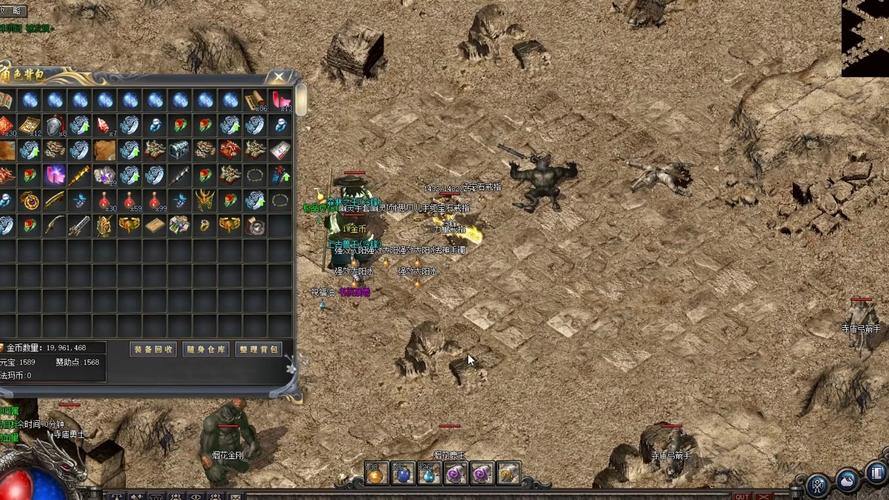Viewport: 889px width, 500px height.
Task: Open the character figure menu button
Action: [x=817, y=483]
